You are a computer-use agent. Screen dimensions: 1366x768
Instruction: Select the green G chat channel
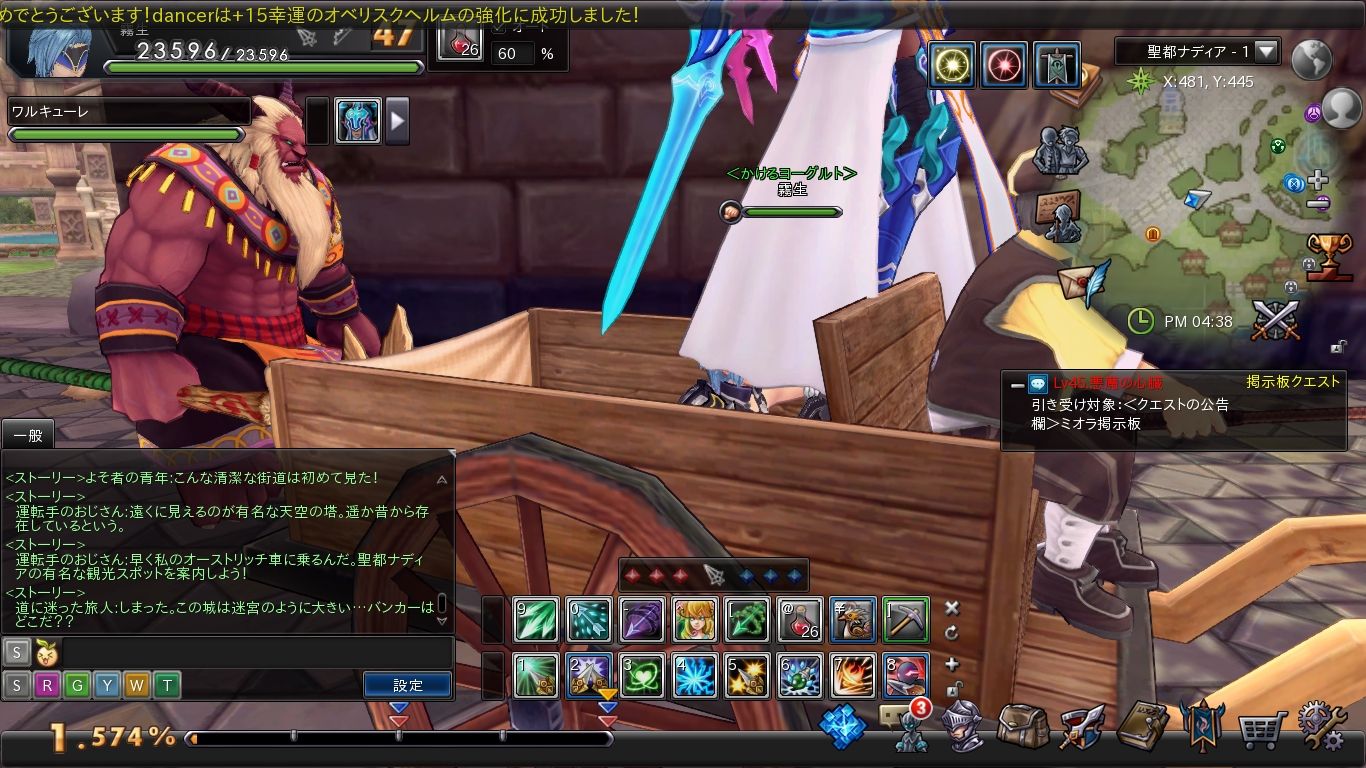77,685
